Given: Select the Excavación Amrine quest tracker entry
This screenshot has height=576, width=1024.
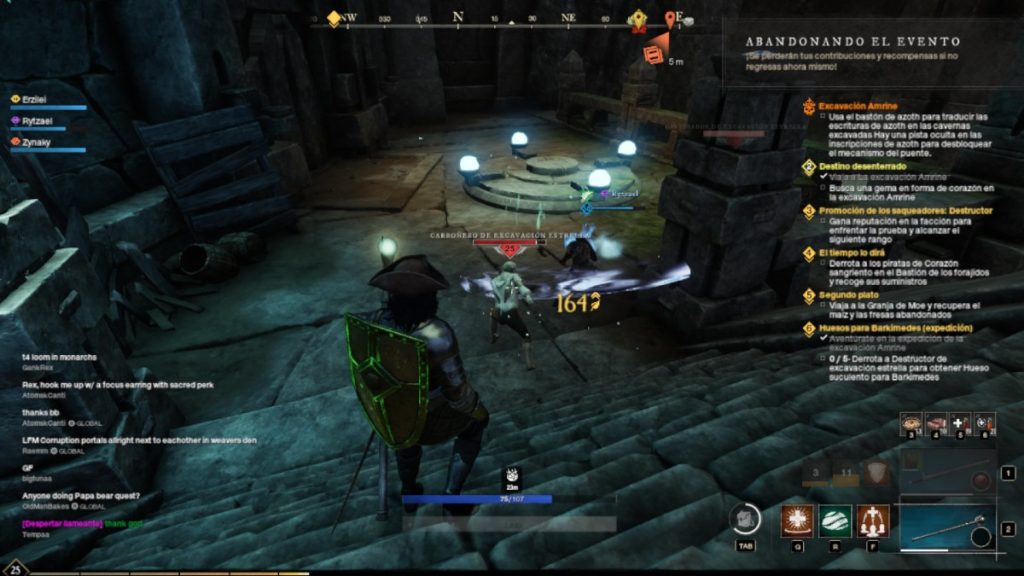Looking at the screenshot, I should click(857, 105).
